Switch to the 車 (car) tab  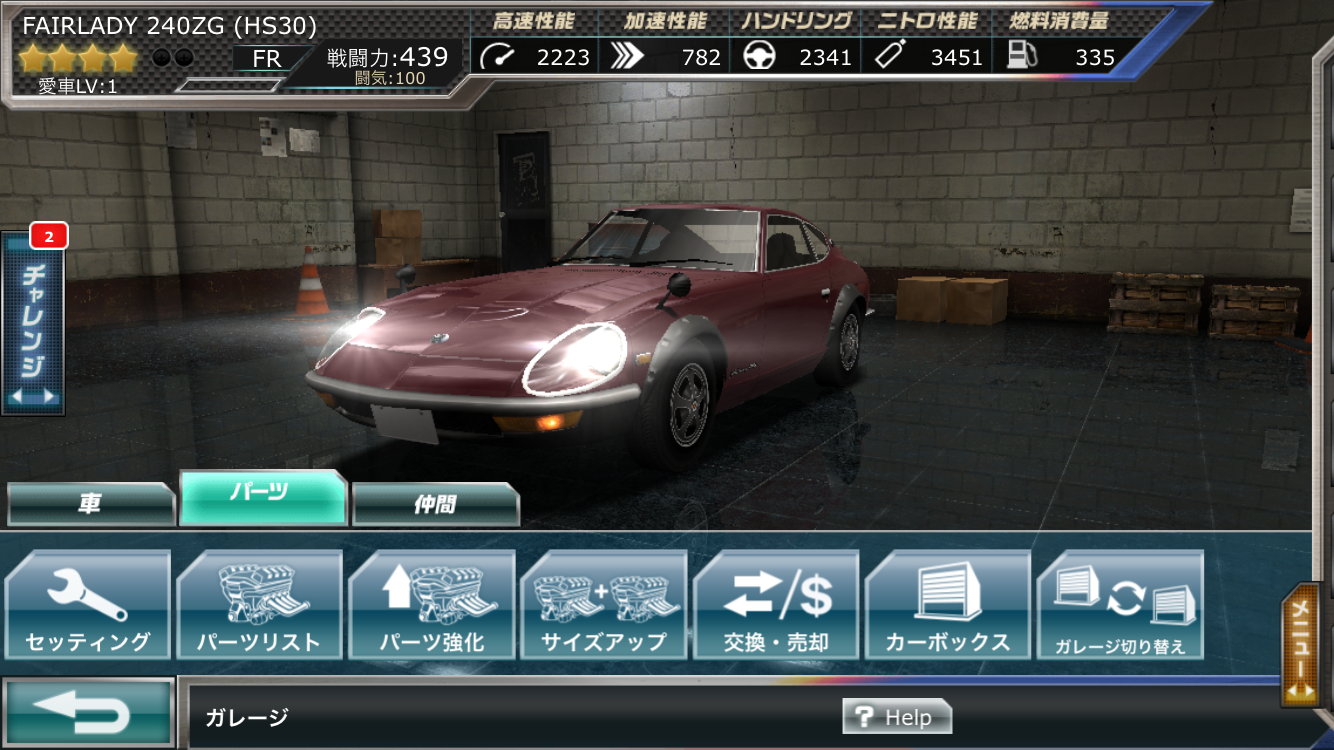tap(90, 504)
